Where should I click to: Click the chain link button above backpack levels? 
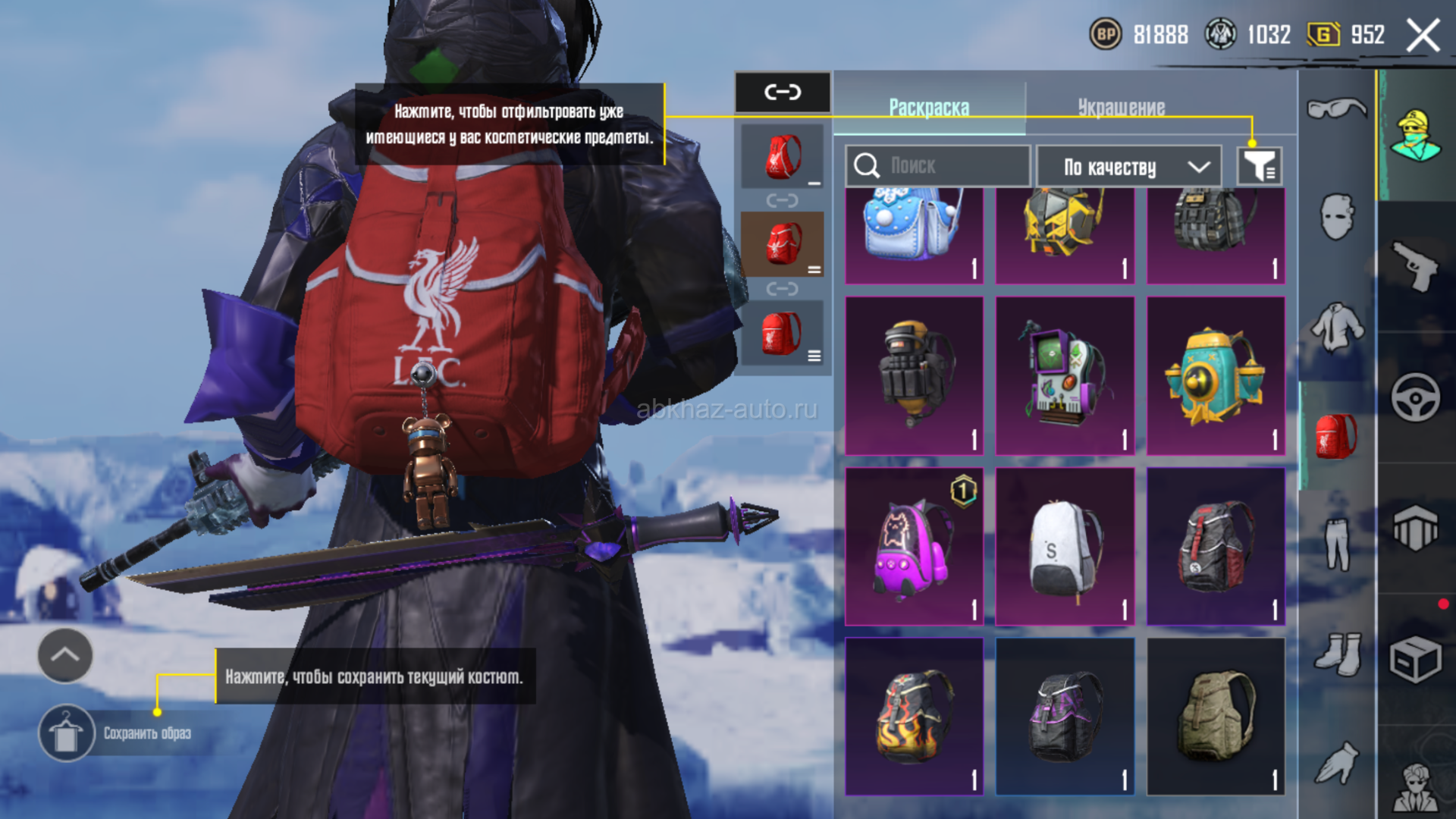tap(783, 93)
